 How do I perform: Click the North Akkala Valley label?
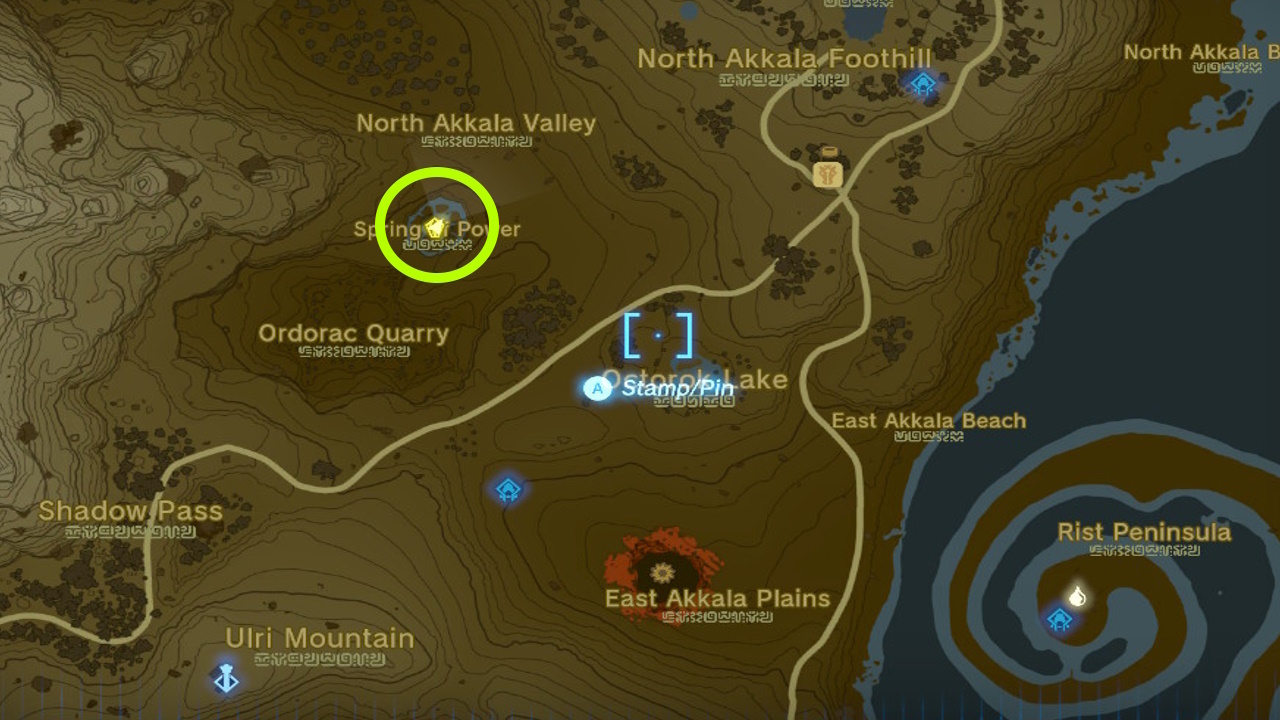pyautogui.click(x=477, y=123)
